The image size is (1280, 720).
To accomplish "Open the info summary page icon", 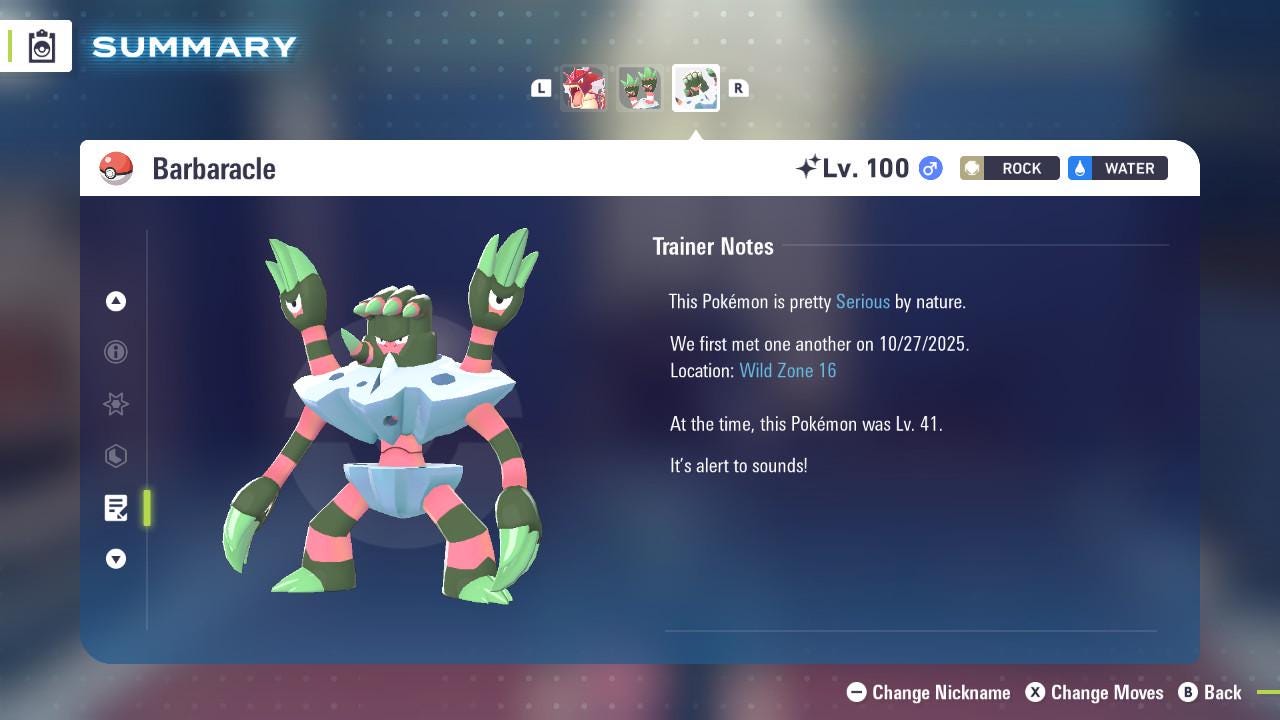I will tap(116, 352).
